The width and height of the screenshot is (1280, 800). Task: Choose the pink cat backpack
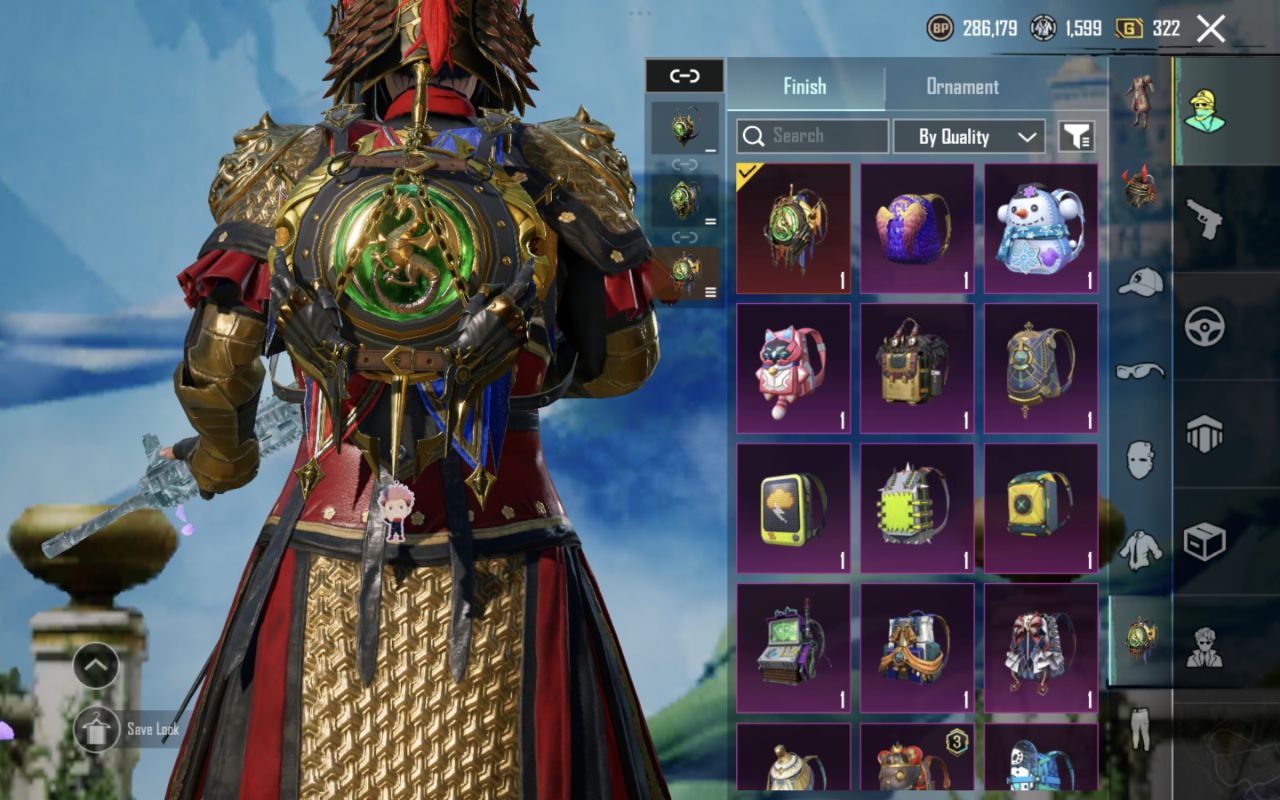(x=793, y=369)
